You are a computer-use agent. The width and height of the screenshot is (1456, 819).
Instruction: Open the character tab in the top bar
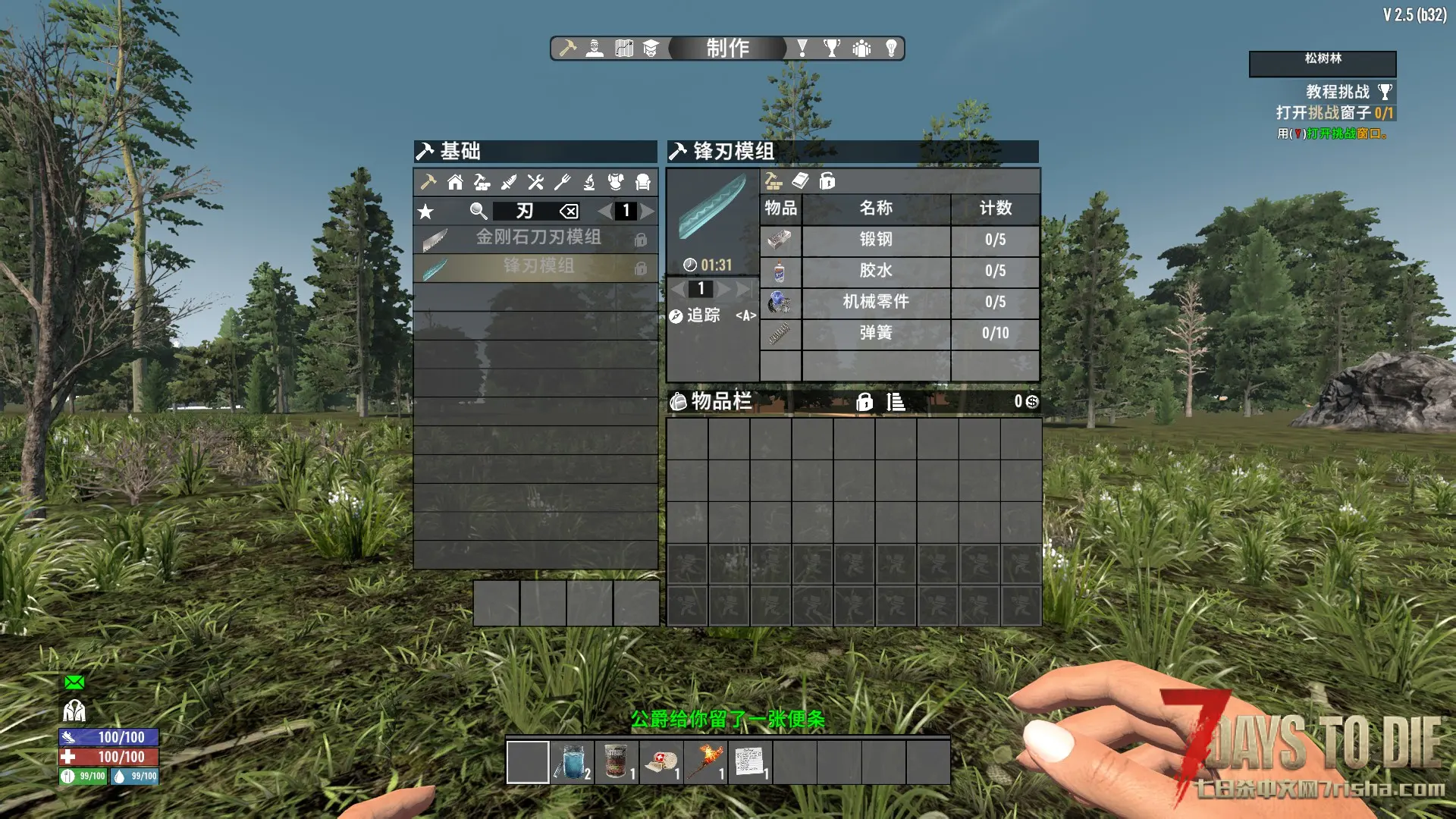(x=595, y=49)
